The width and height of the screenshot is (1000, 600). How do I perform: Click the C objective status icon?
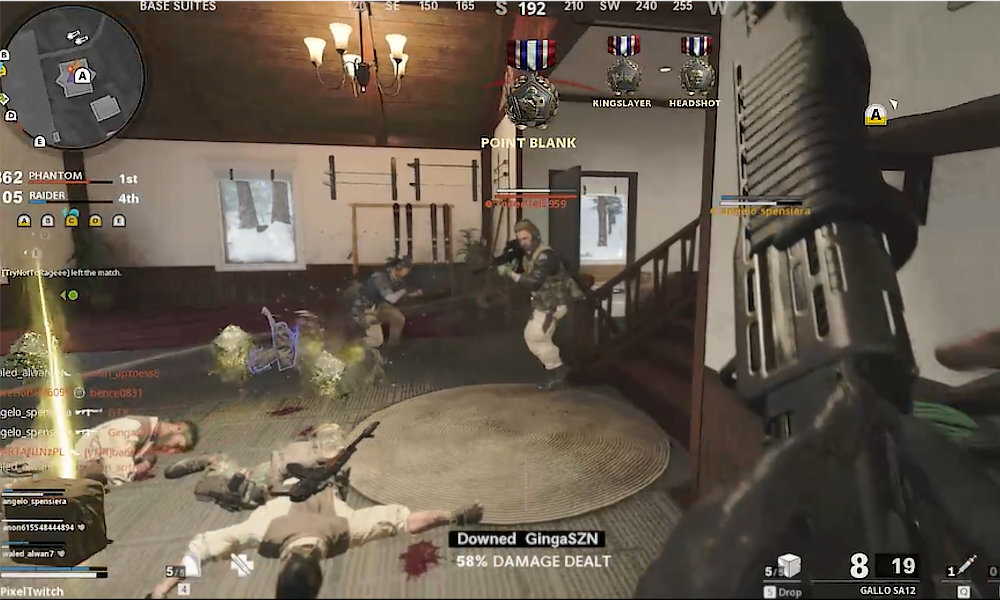(x=72, y=220)
